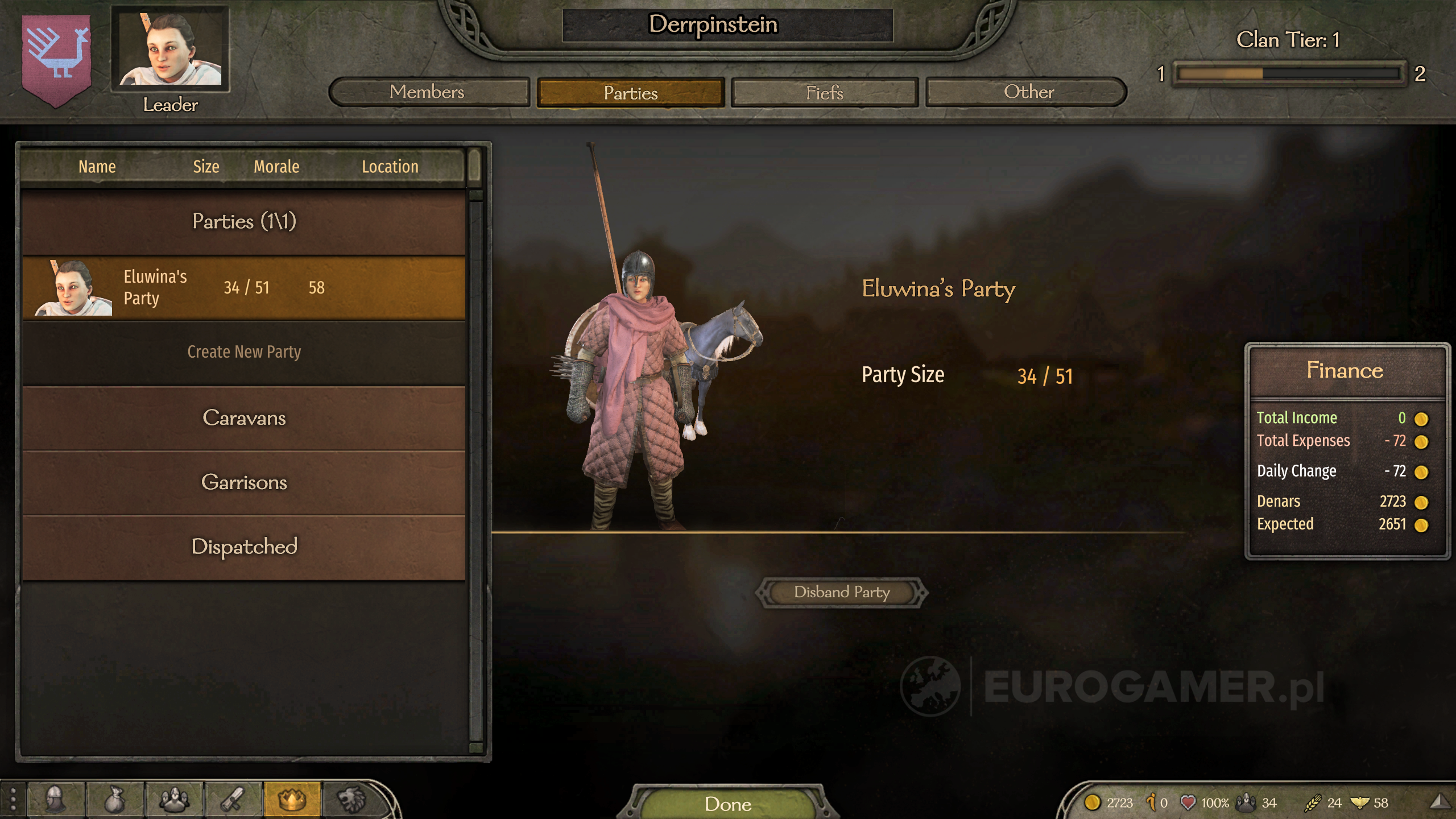Viewport: 1456px width, 819px height.
Task: Sort the party list by Morale
Action: 276,167
